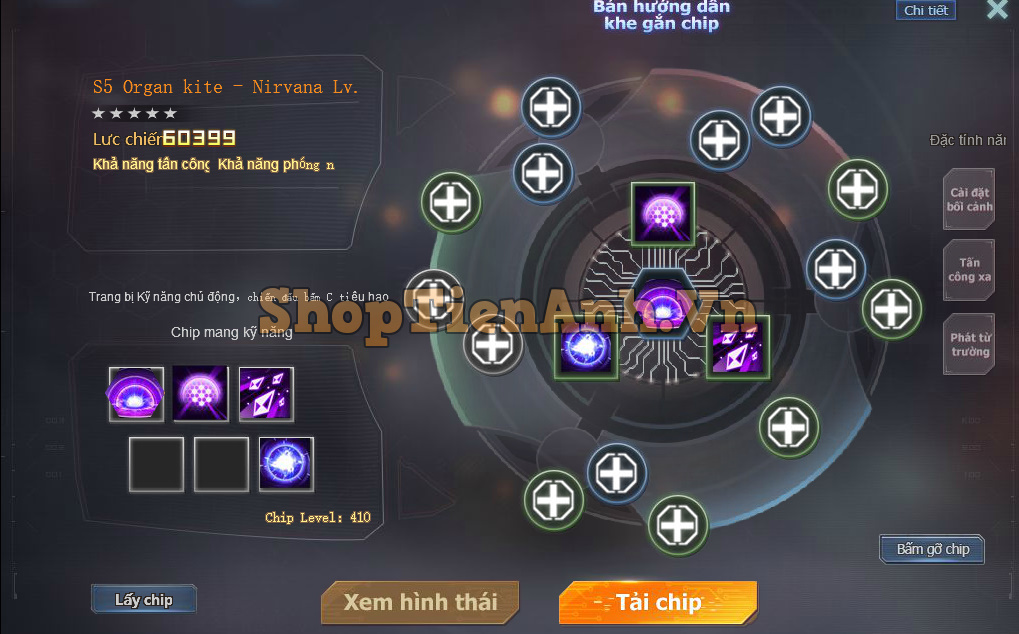The height and width of the screenshot is (634, 1019).
Task: Select the purple shards chip in skill list
Action: point(266,394)
